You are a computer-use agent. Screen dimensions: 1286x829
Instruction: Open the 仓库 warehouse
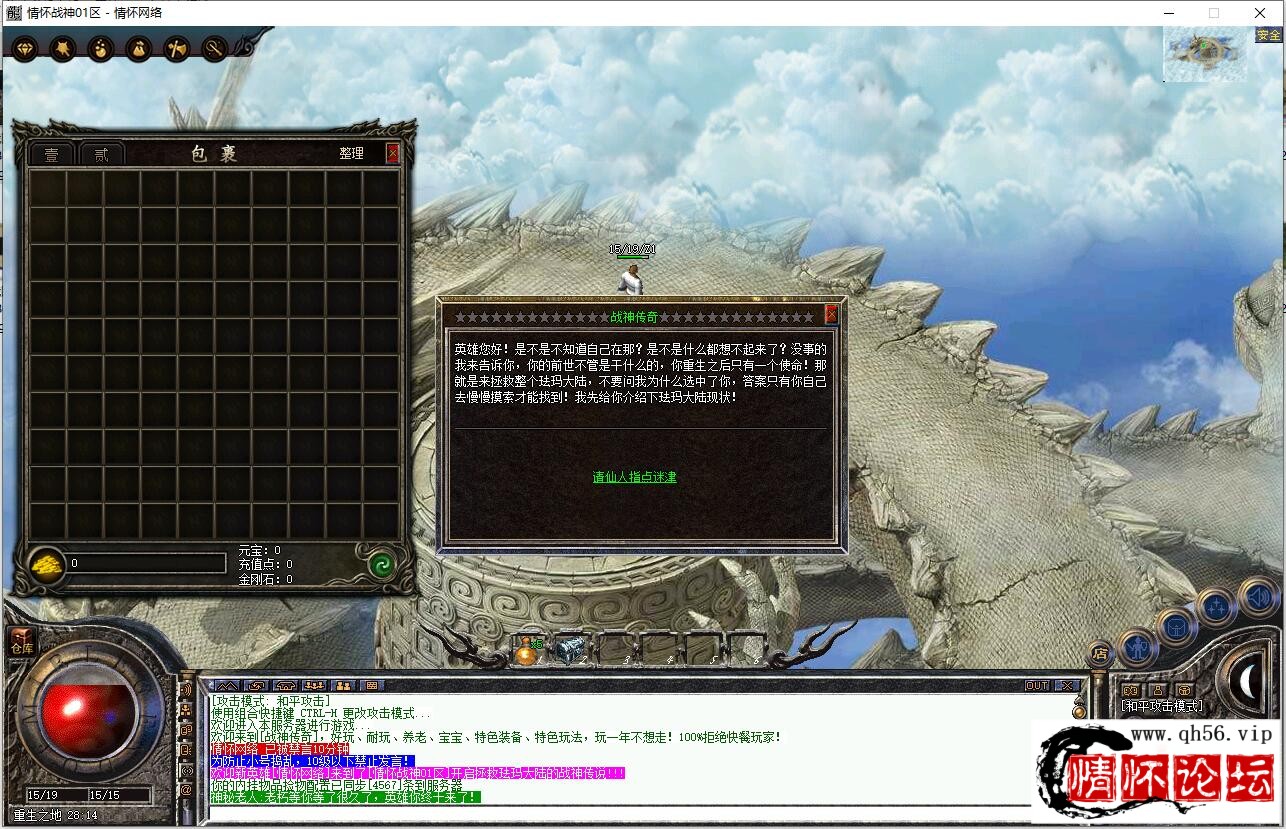22,642
